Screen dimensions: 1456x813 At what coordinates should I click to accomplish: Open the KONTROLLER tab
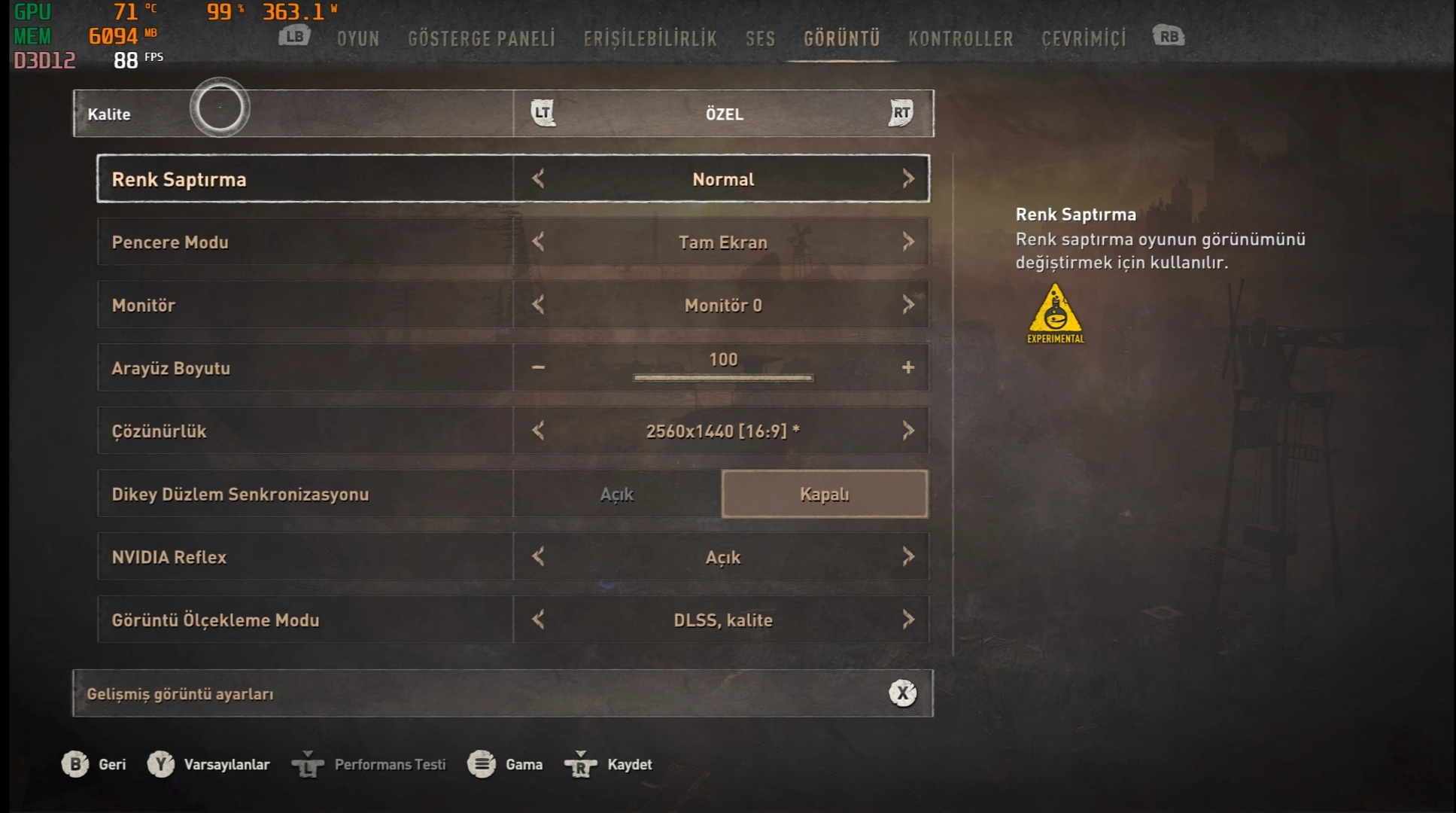pyautogui.click(x=960, y=38)
